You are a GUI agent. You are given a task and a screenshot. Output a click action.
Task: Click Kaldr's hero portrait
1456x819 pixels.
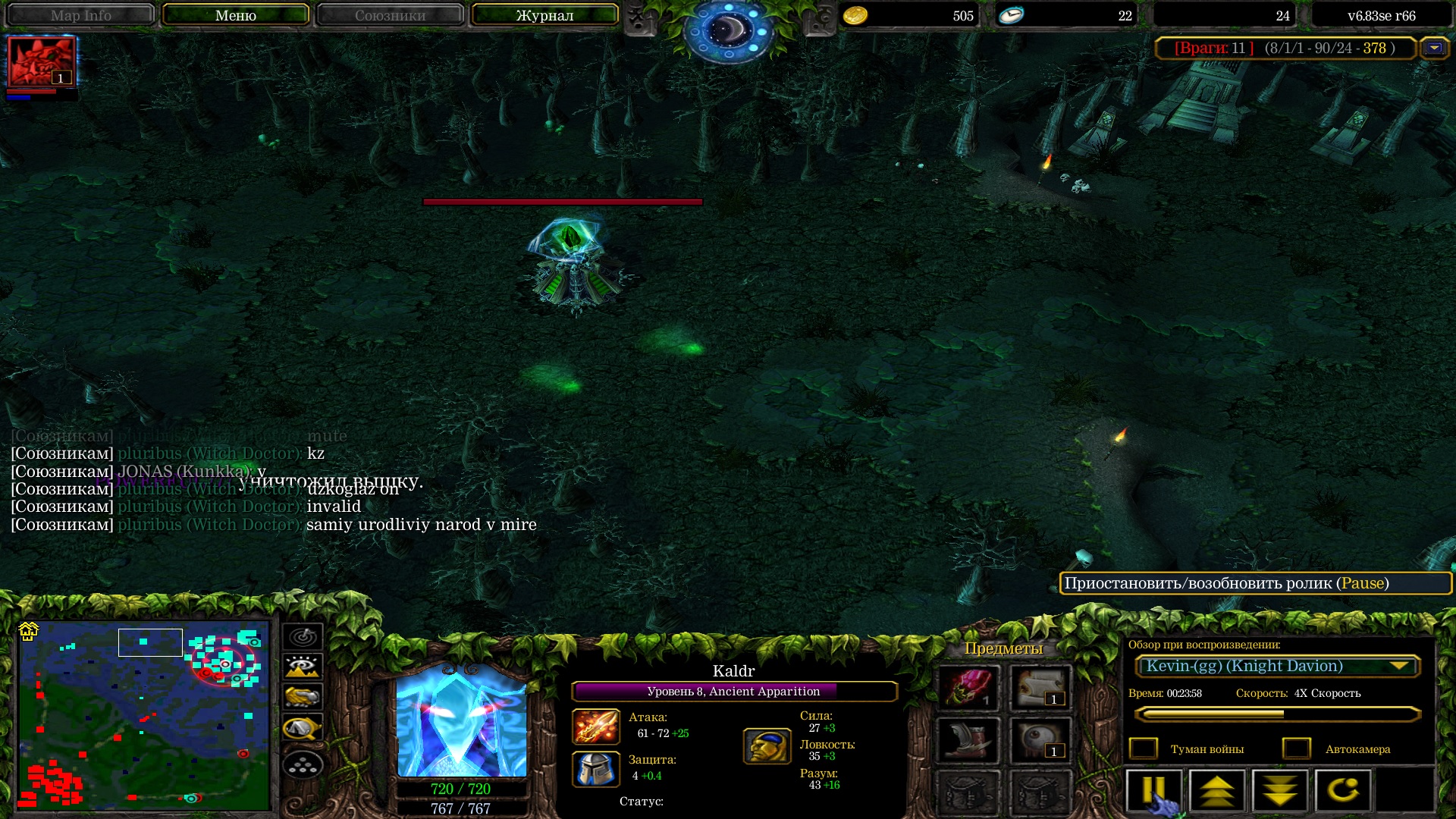pyautogui.click(x=461, y=721)
